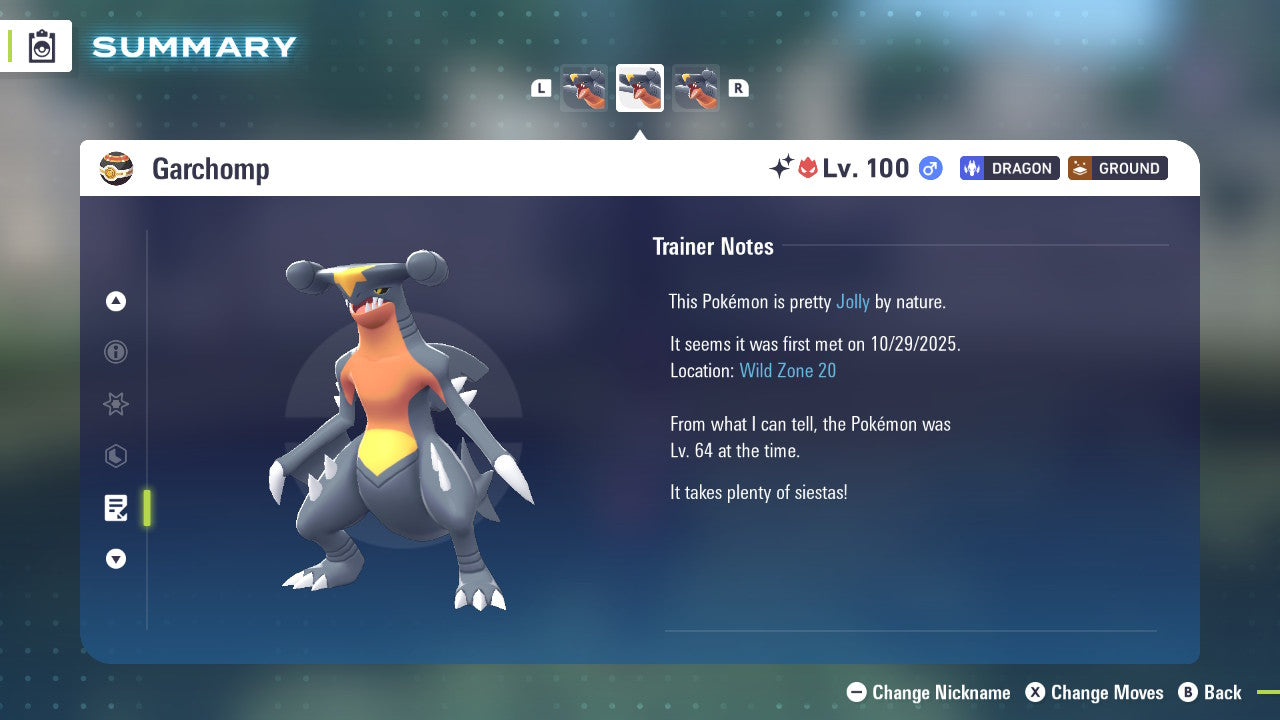This screenshot has height=720, width=1280.
Task: Click the red mark icon near Lv. 100
Action: point(810,168)
